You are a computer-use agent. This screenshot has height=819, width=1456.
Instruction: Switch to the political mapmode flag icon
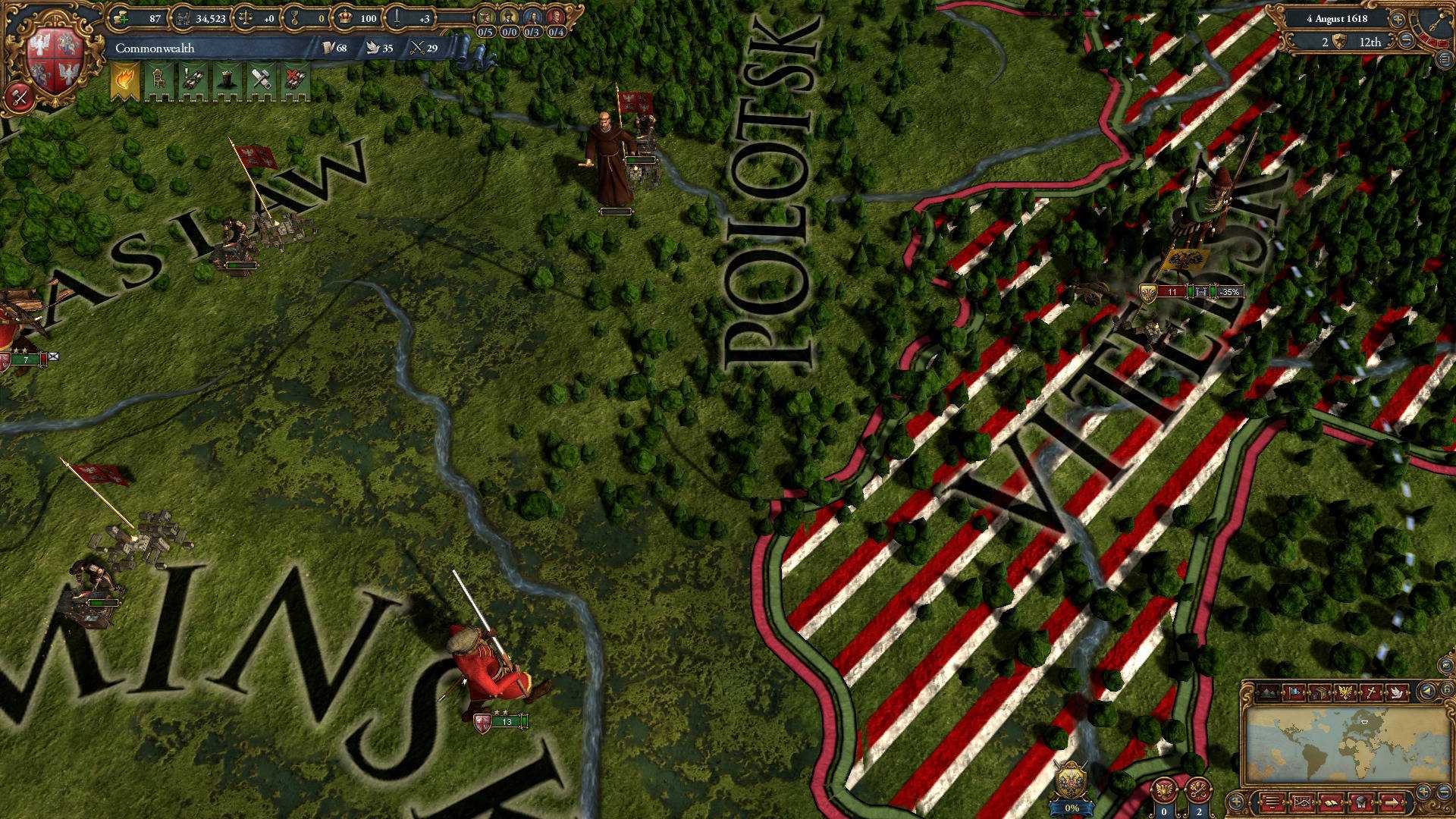tap(1293, 692)
